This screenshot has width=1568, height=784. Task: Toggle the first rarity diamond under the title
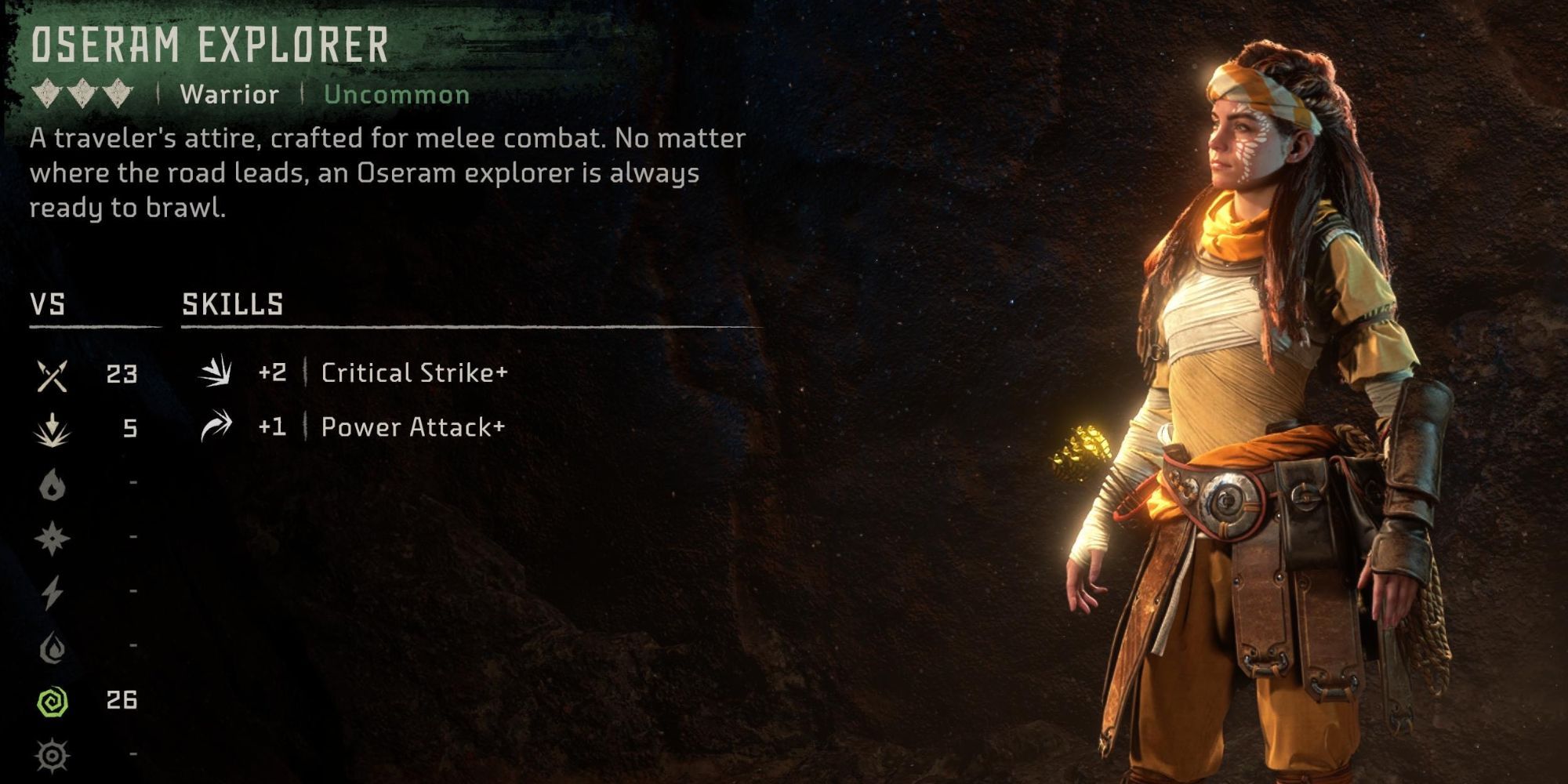(x=45, y=93)
